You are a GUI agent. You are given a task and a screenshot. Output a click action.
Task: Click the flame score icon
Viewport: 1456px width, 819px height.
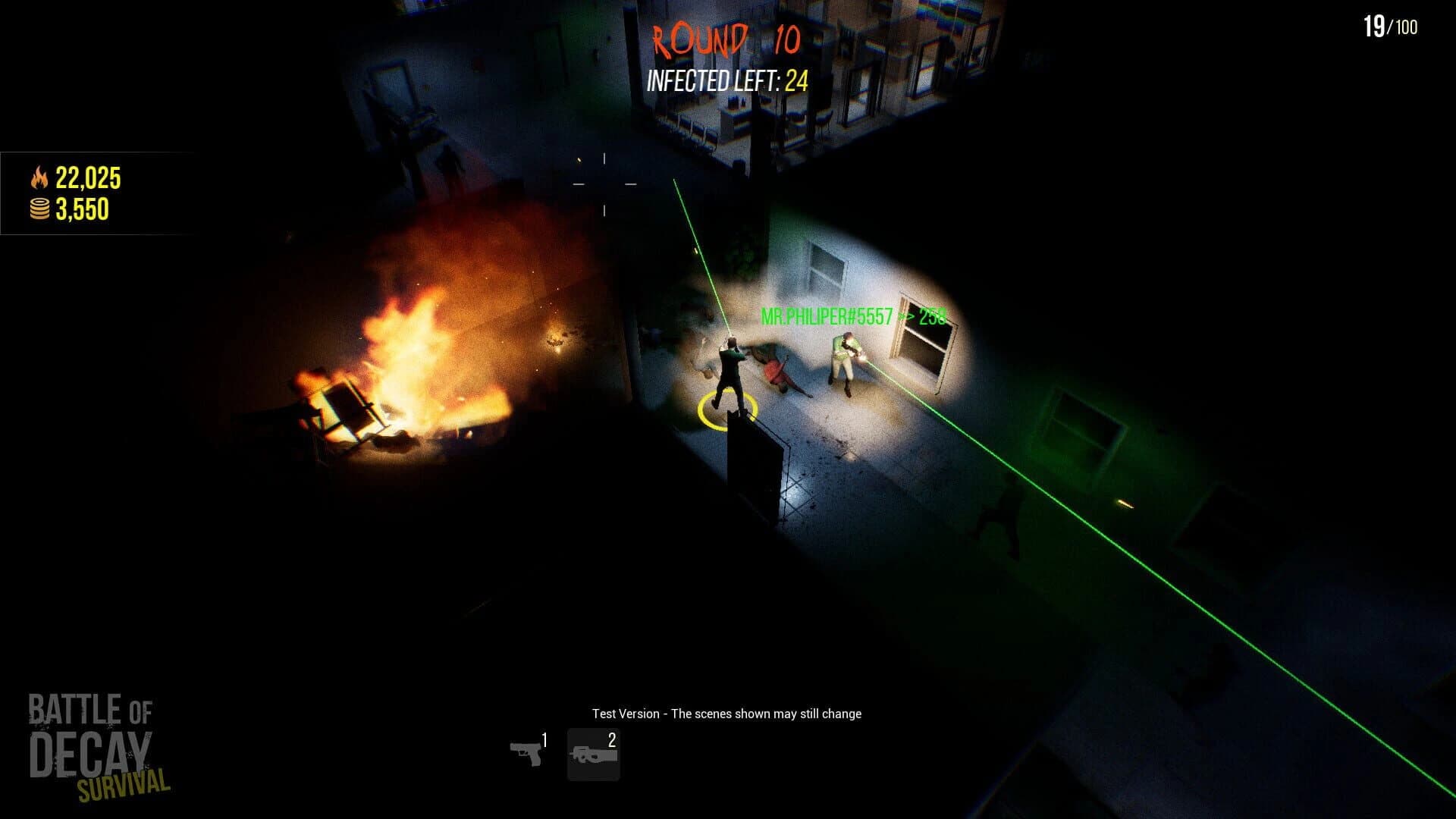pyautogui.click(x=39, y=176)
